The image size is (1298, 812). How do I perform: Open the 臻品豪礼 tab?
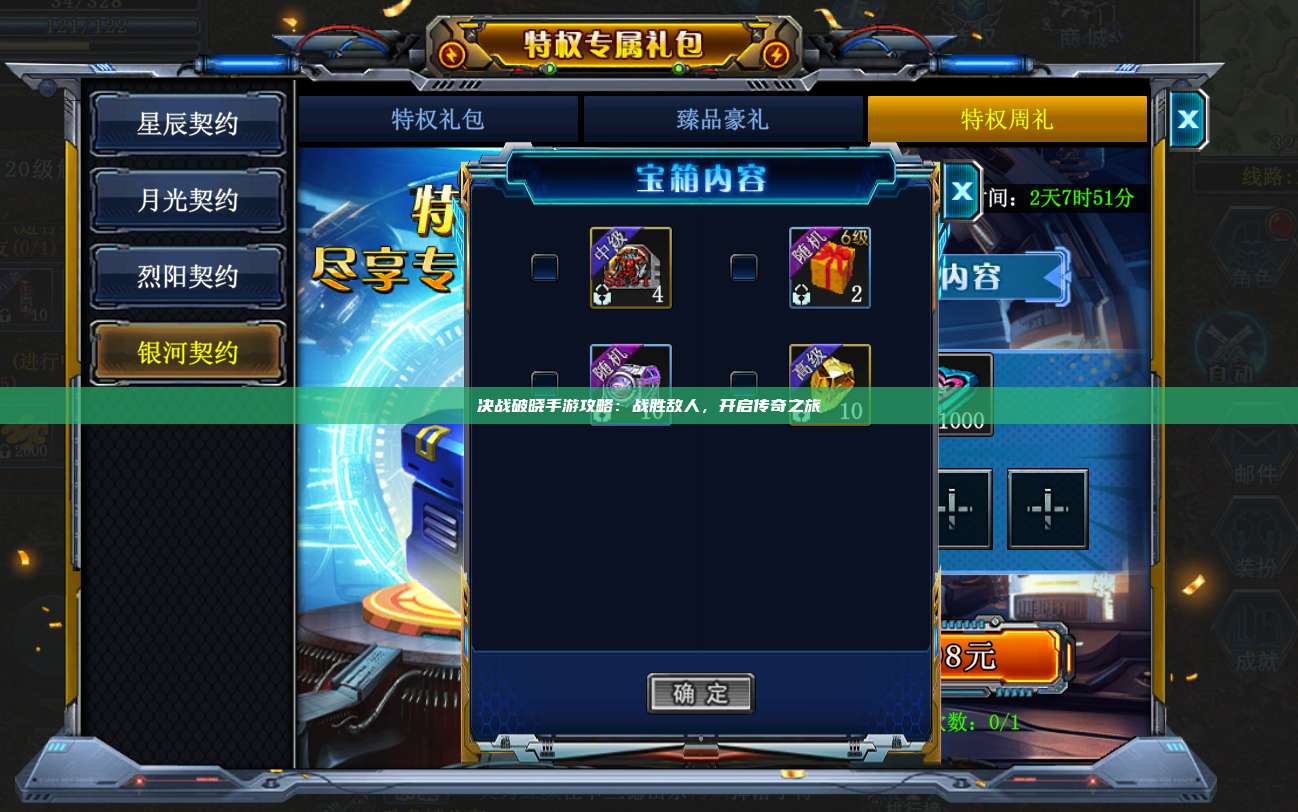pyautogui.click(x=722, y=120)
